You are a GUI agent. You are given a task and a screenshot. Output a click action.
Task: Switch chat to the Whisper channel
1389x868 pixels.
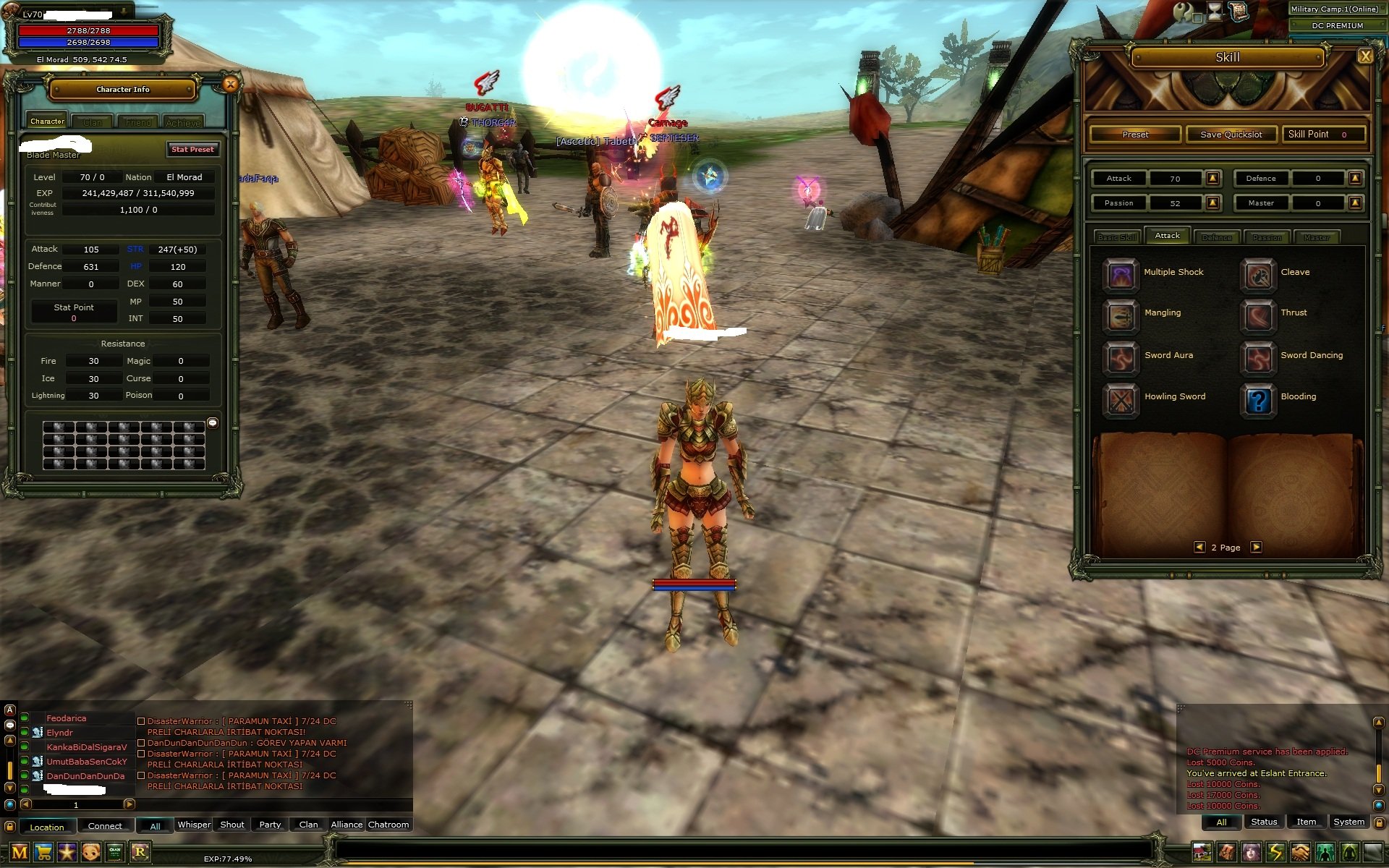194,825
